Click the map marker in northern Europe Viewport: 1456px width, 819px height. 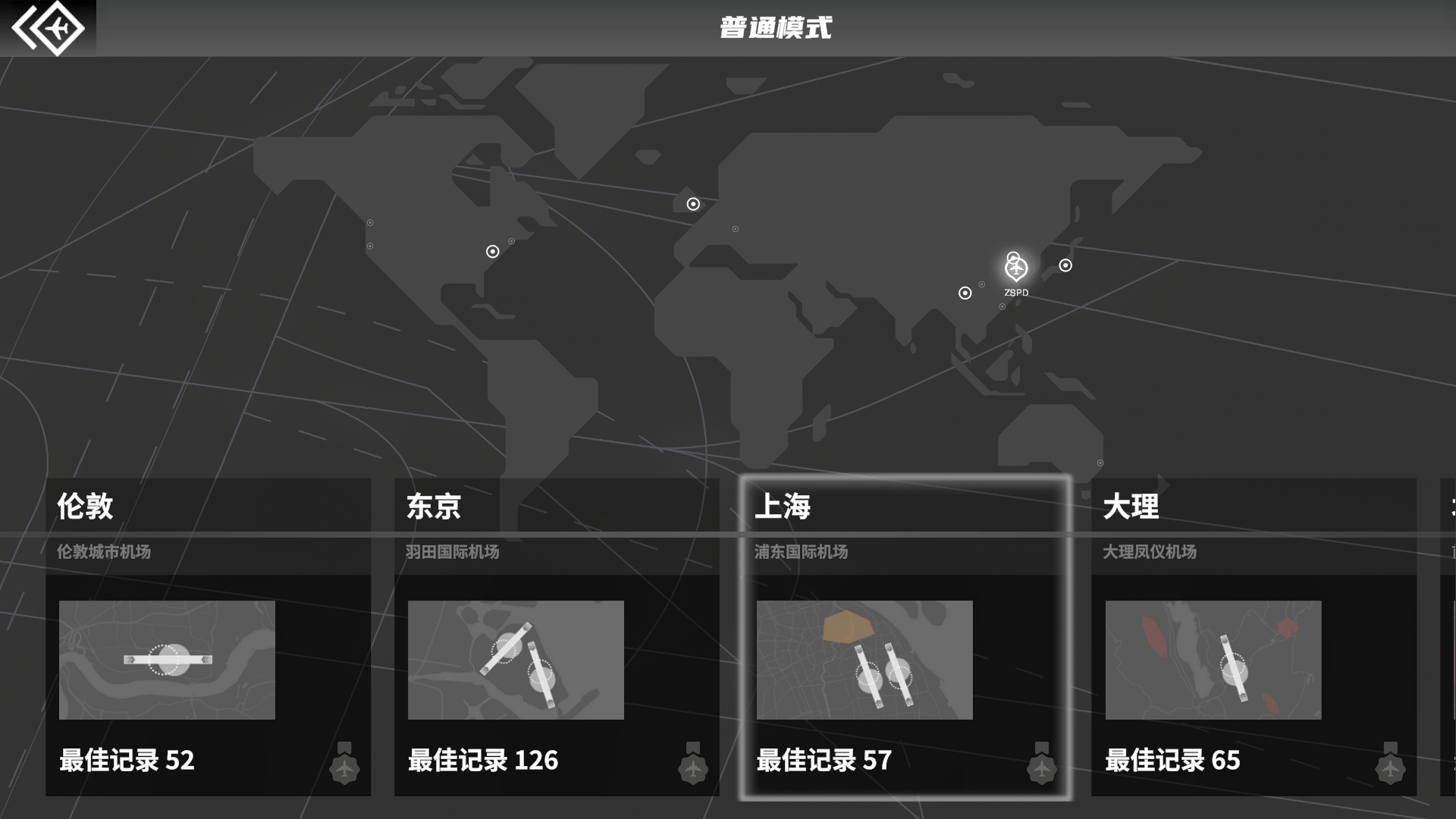(692, 203)
